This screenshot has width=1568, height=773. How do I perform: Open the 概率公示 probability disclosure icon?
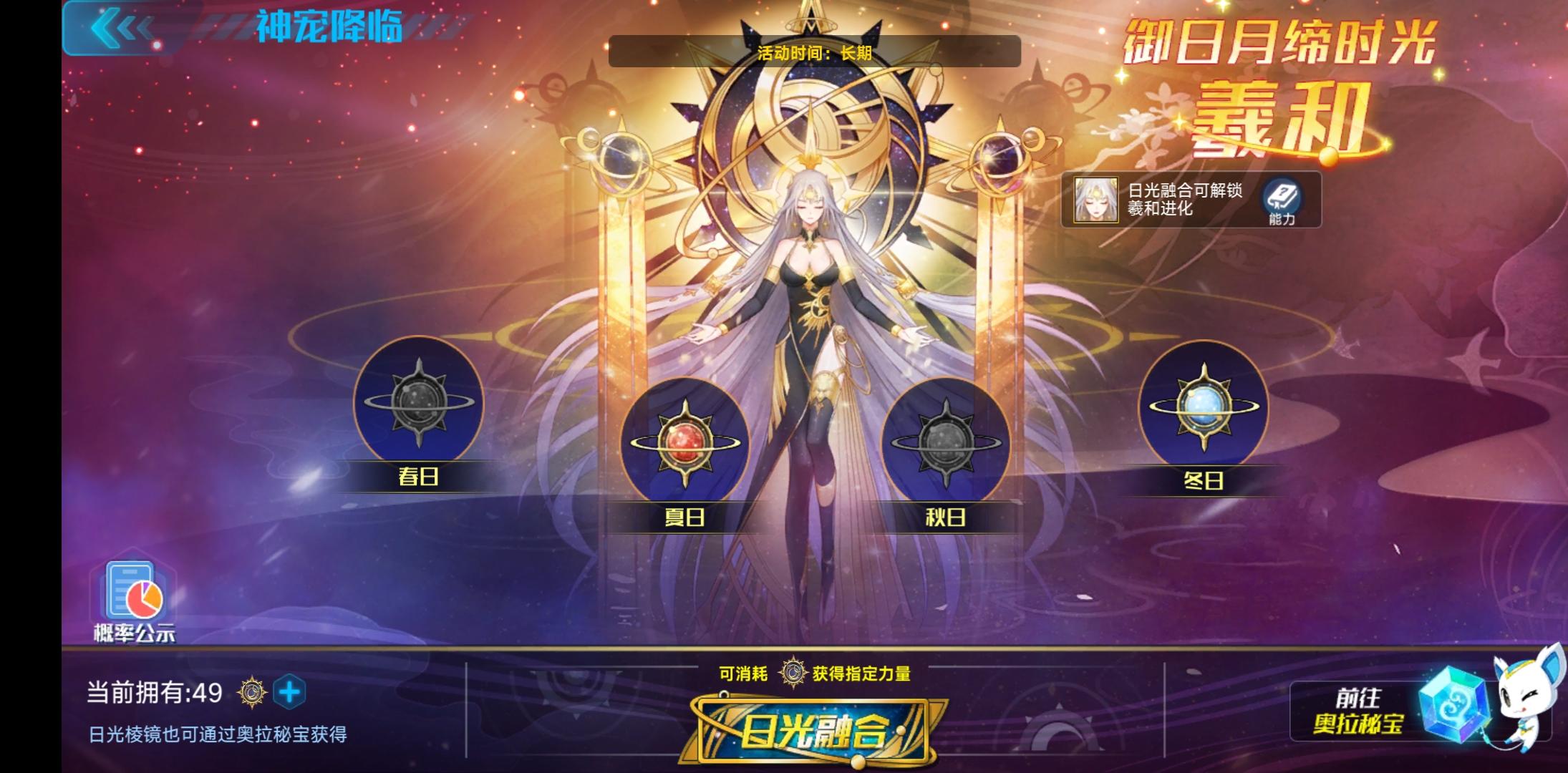pyautogui.click(x=132, y=598)
